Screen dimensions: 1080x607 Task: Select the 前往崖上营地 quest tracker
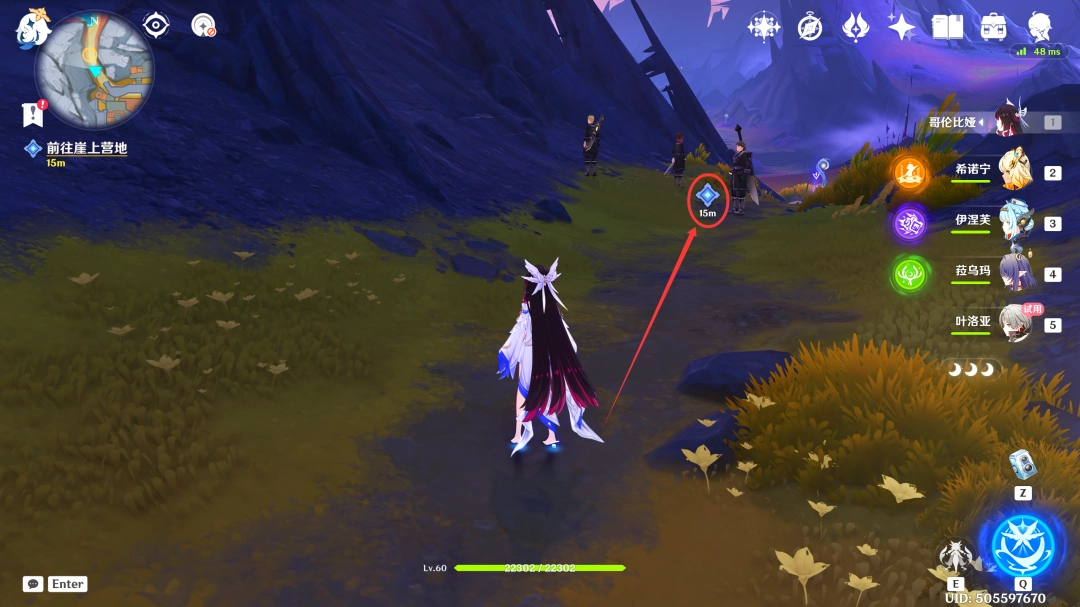(x=86, y=148)
